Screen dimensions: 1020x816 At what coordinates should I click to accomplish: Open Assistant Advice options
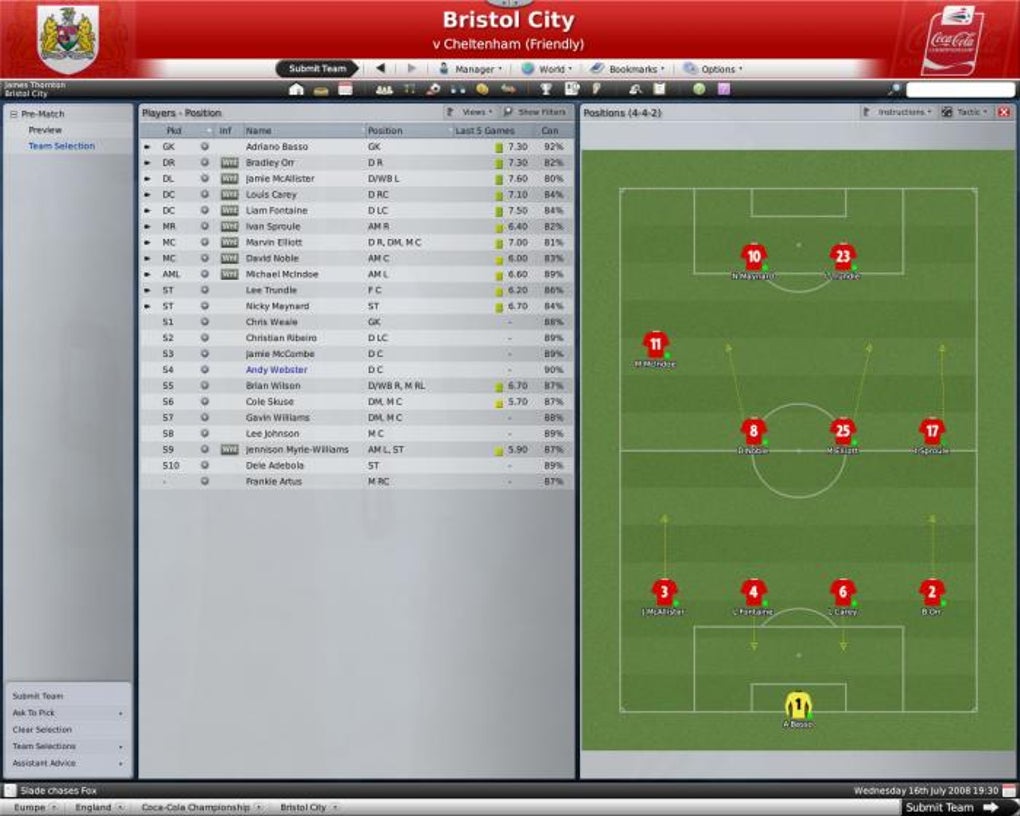coord(44,763)
